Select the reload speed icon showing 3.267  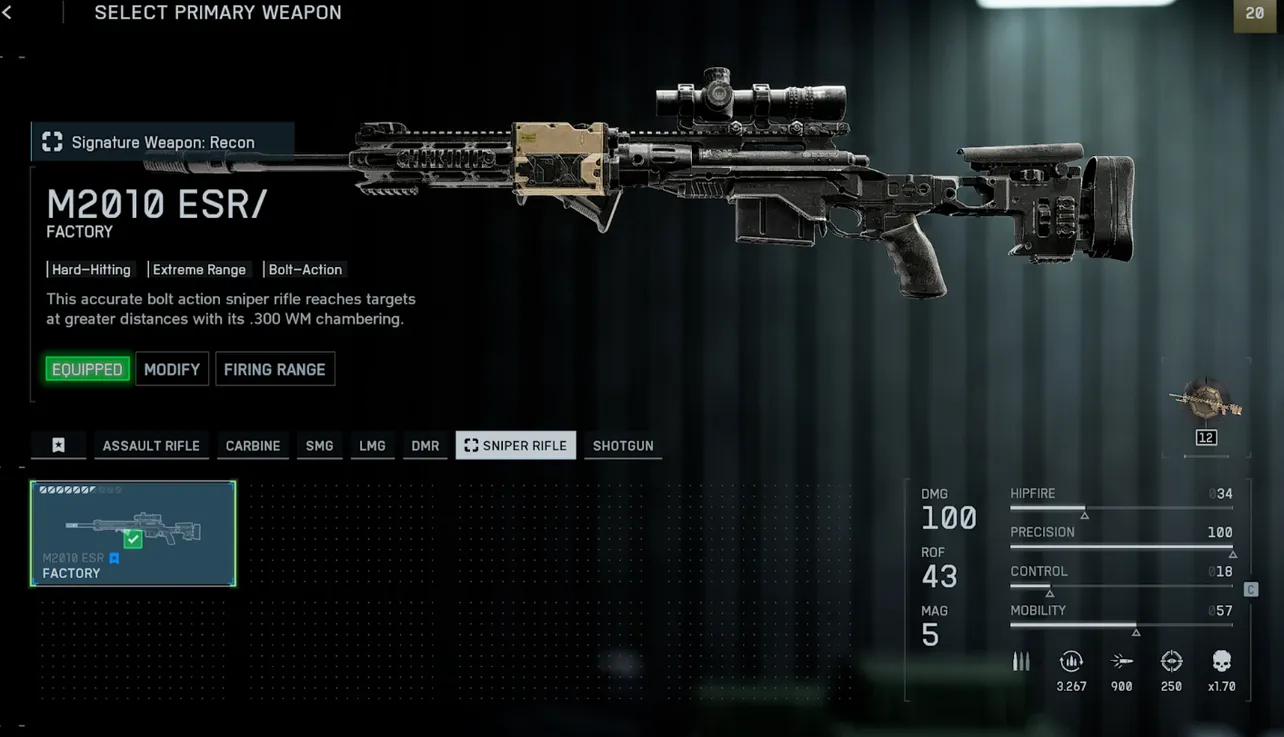pyautogui.click(x=1071, y=661)
